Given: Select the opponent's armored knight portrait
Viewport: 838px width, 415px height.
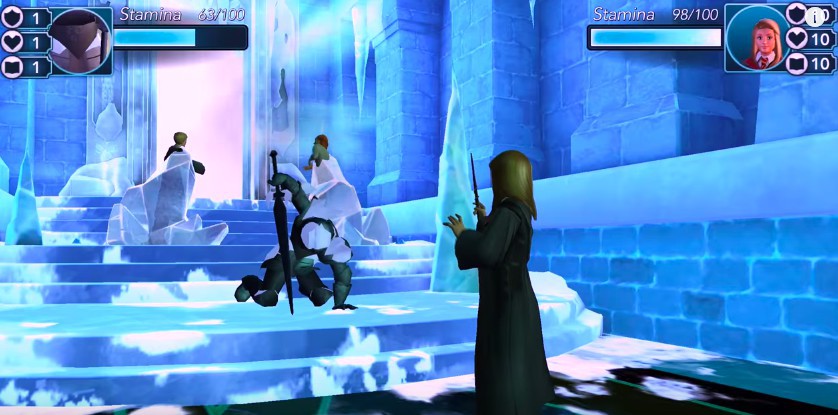Looking at the screenshot, I should [x=78, y=41].
